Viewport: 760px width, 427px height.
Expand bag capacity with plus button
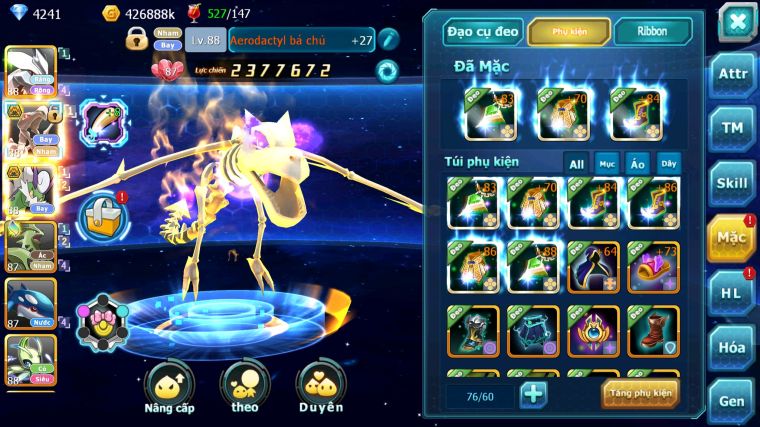coord(534,394)
